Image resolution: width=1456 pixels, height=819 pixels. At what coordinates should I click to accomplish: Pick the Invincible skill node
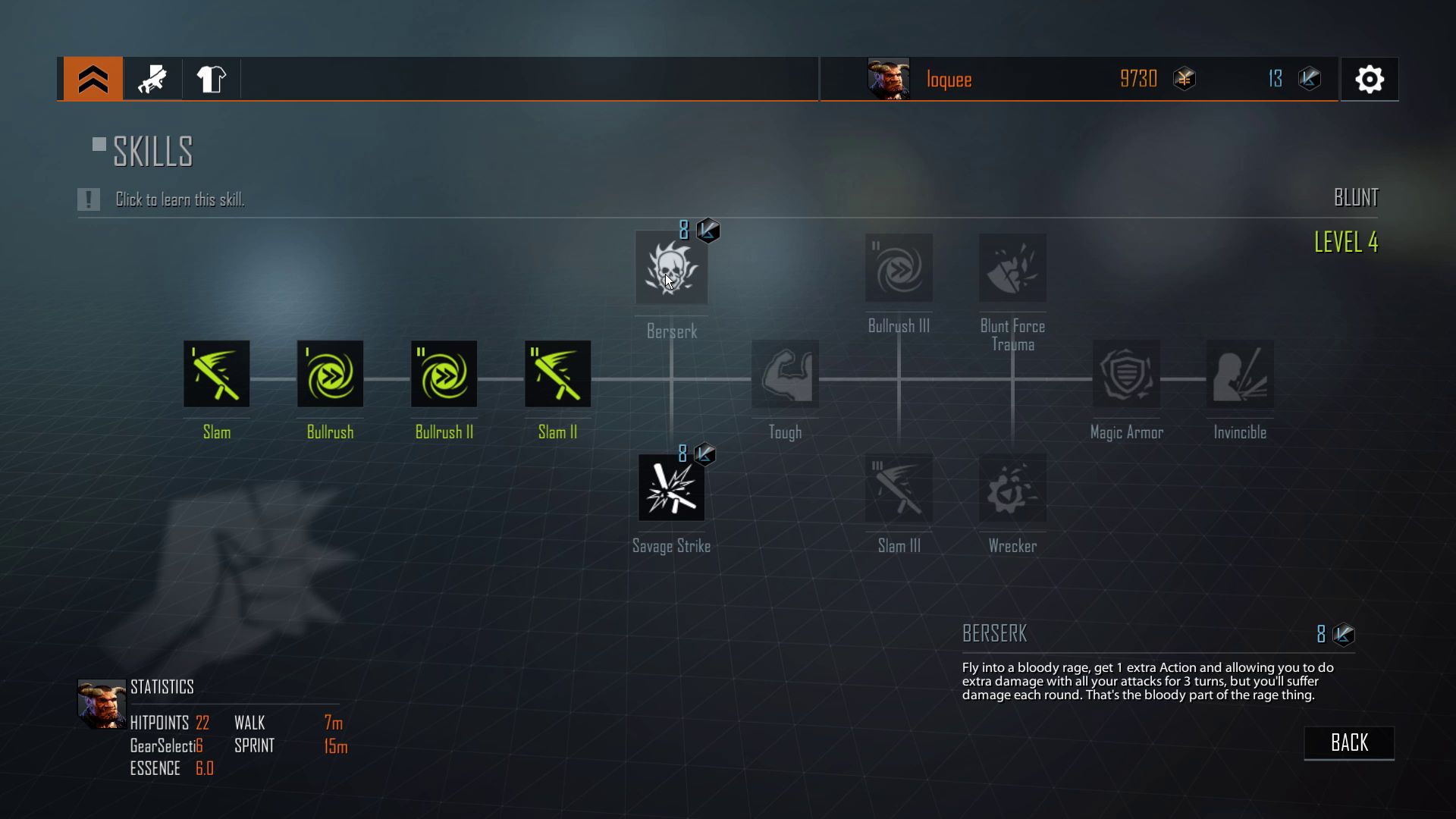pos(1241,374)
